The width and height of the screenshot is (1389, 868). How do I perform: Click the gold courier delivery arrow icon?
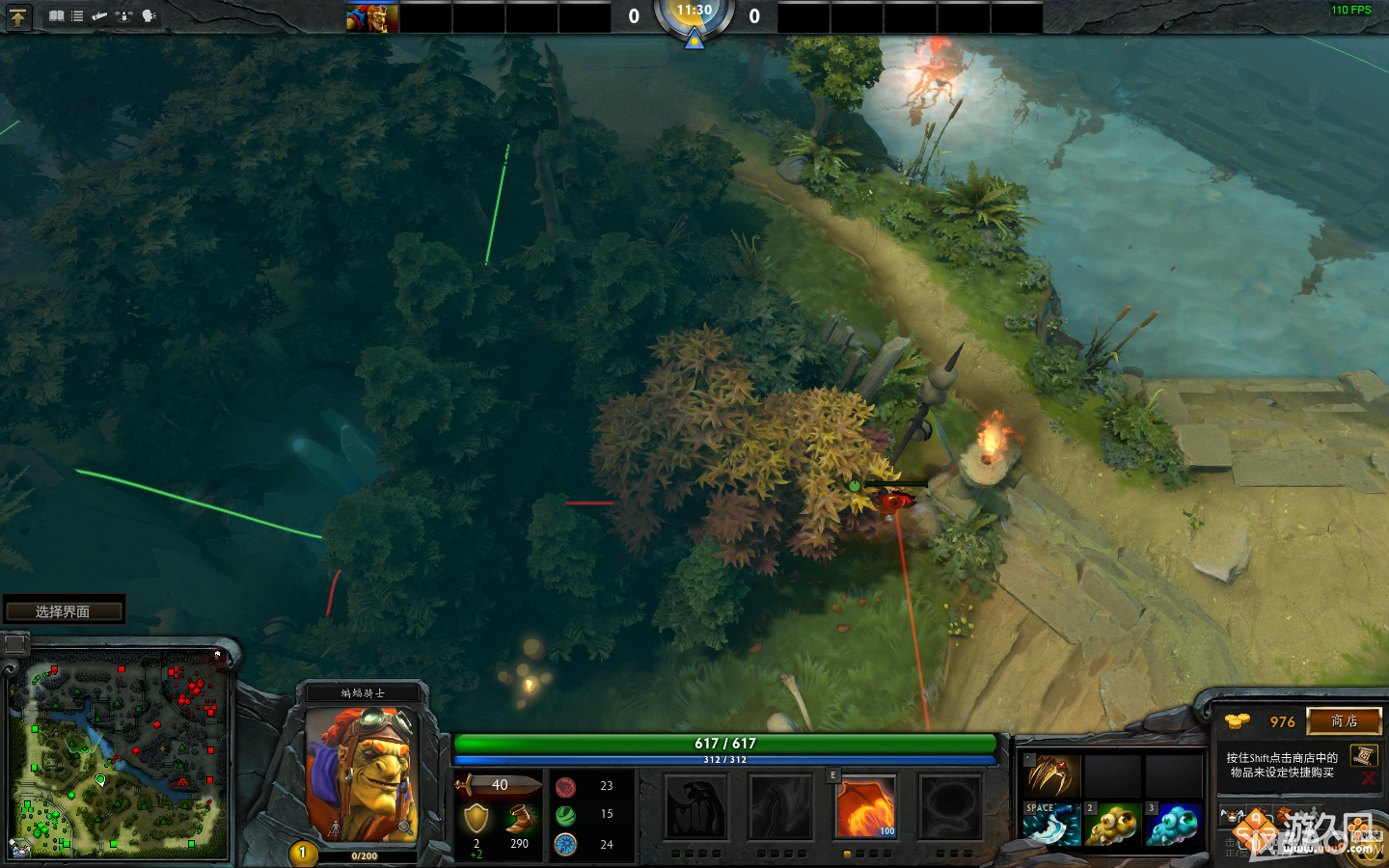point(17,16)
